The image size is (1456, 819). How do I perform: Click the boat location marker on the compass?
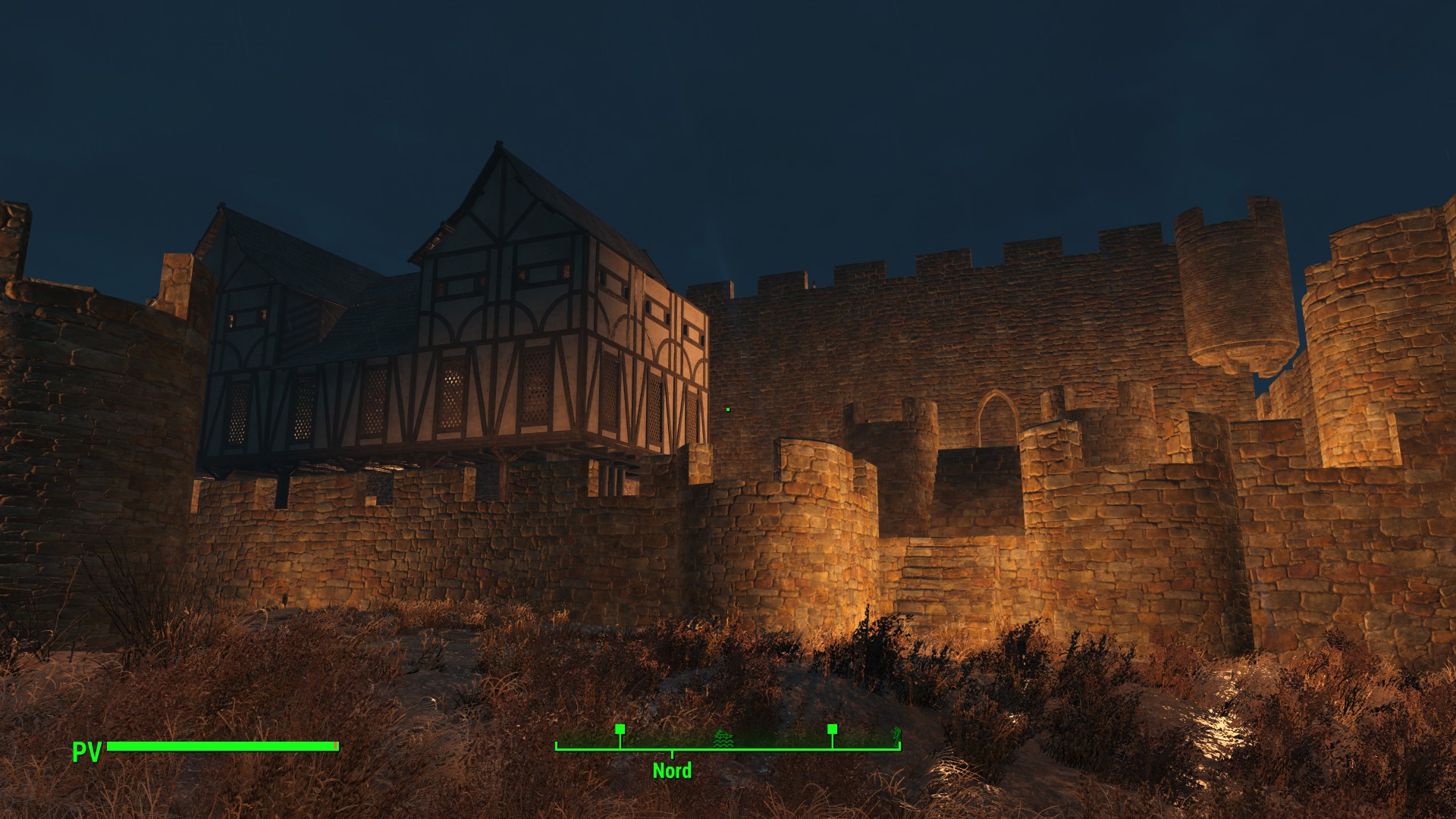point(723,738)
